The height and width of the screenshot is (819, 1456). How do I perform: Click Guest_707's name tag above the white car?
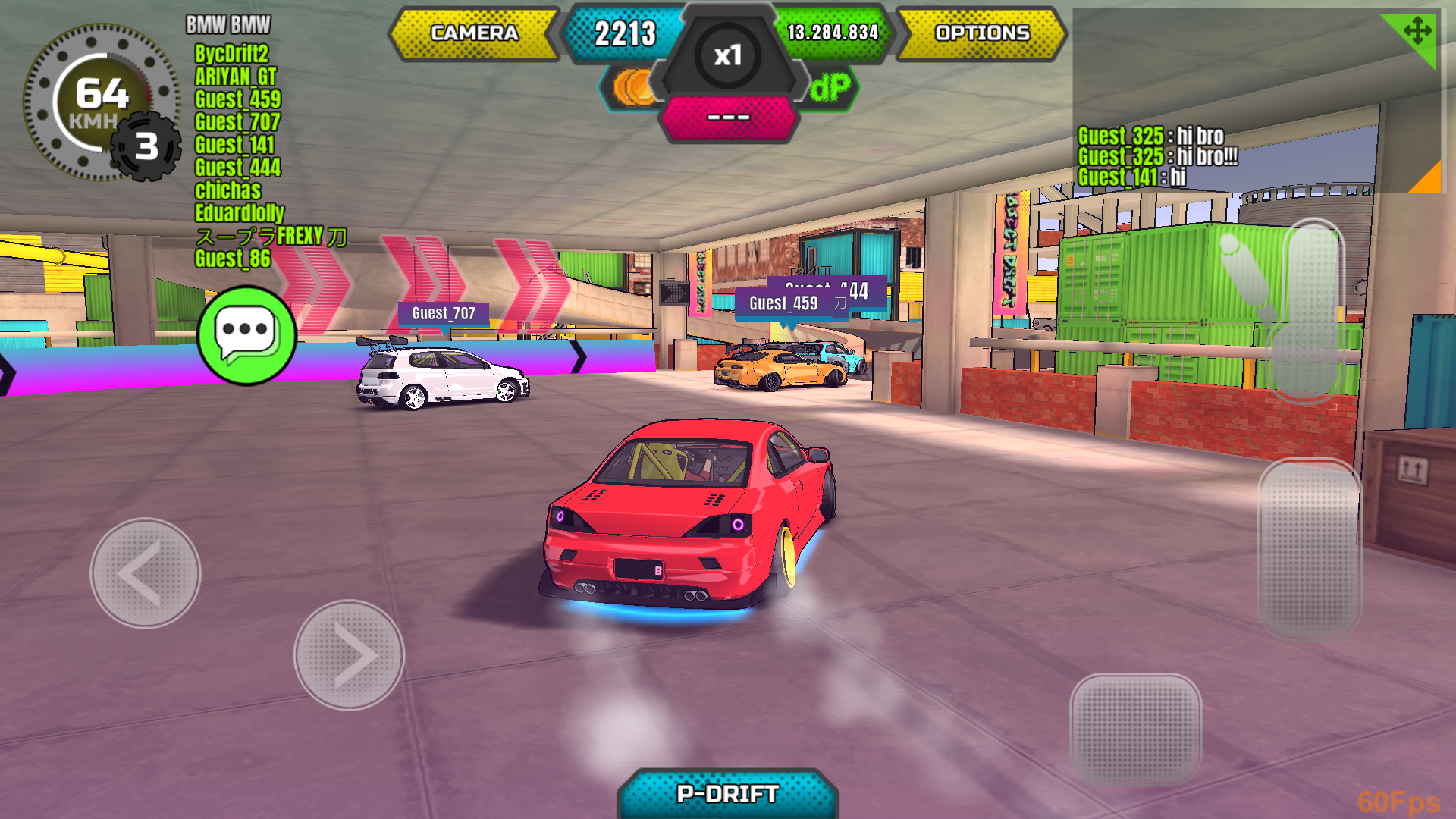click(x=444, y=313)
